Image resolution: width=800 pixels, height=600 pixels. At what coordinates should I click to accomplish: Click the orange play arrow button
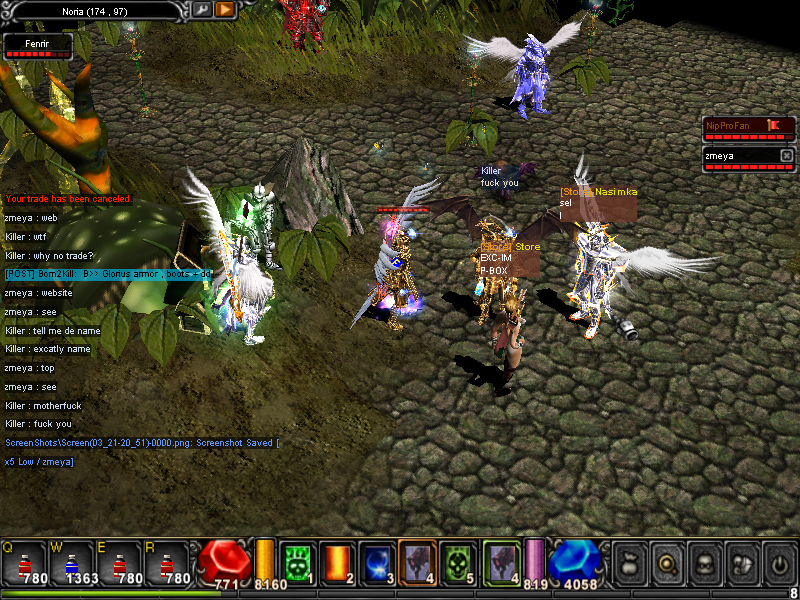pyautogui.click(x=225, y=9)
